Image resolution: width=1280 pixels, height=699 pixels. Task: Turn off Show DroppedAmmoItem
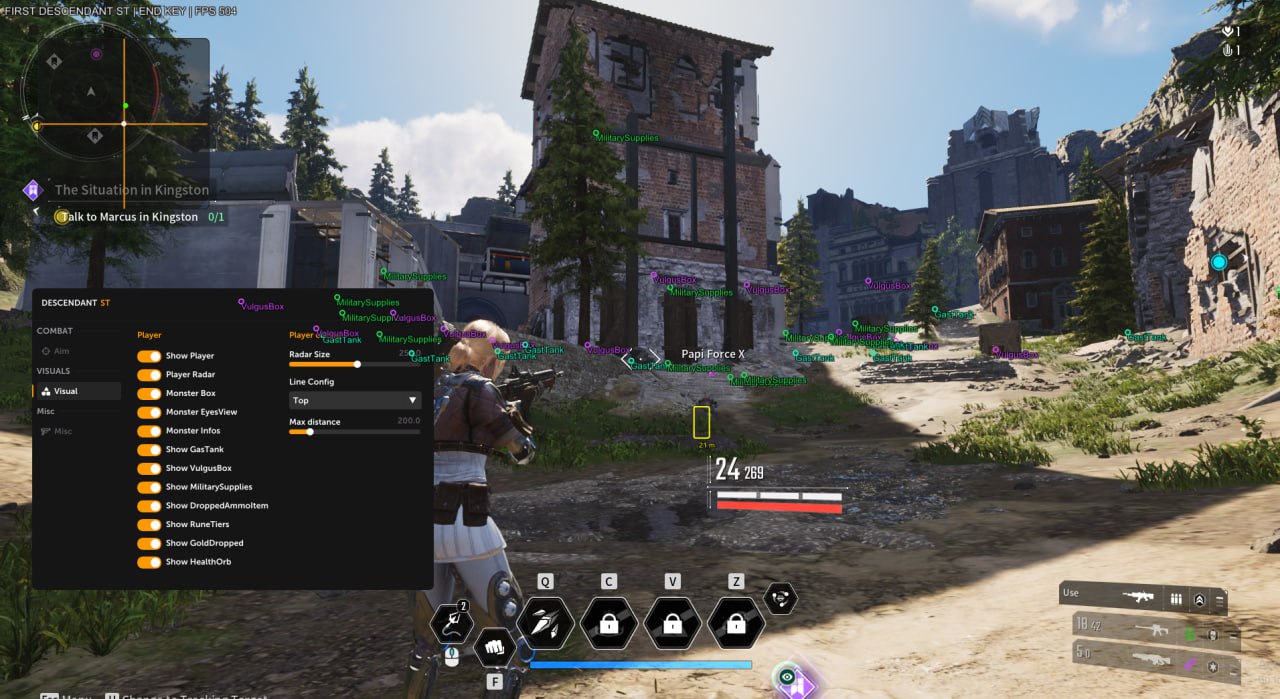coord(149,506)
